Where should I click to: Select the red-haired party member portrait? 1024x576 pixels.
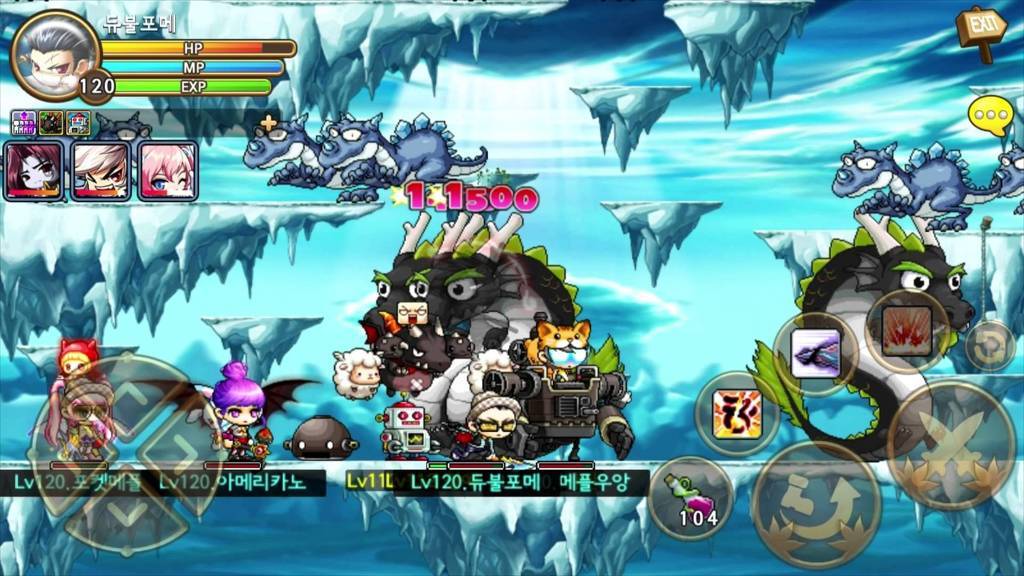click(x=35, y=171)
